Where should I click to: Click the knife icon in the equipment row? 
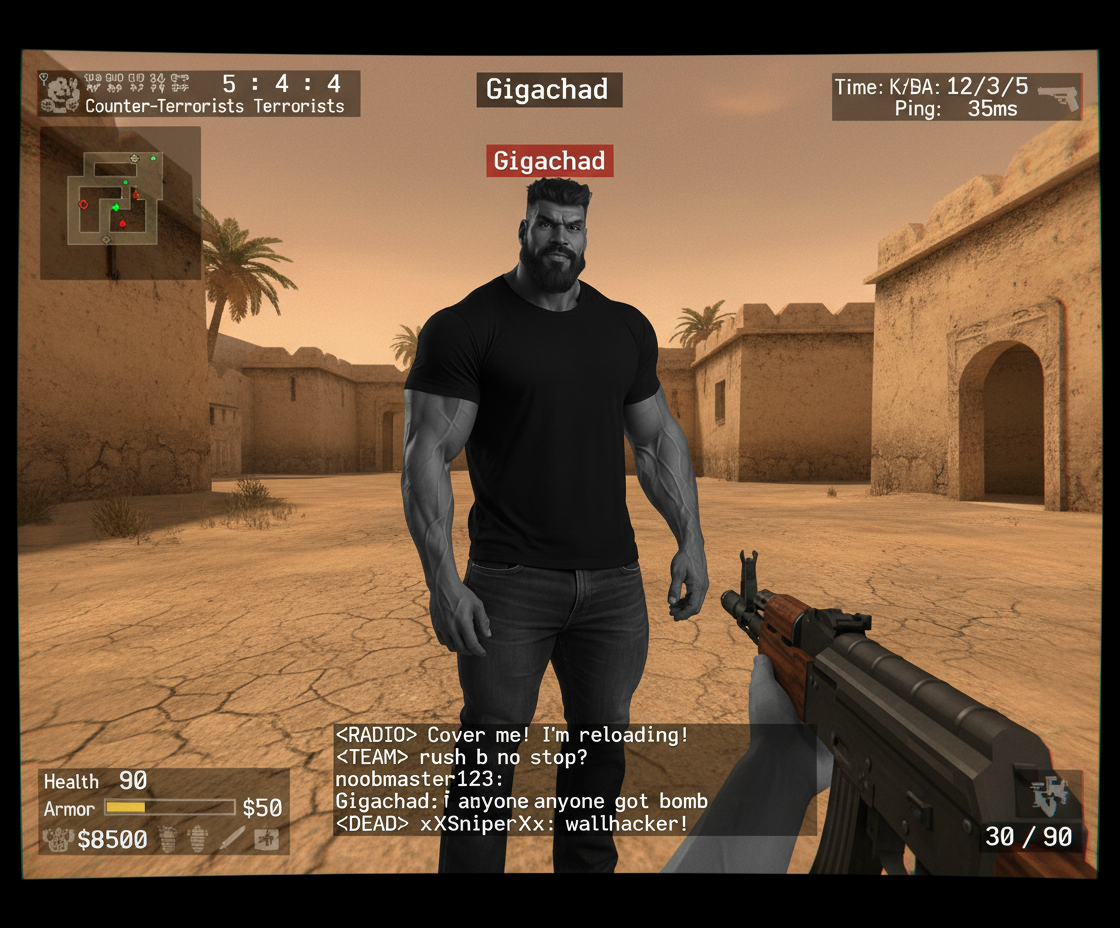[233, 839]
